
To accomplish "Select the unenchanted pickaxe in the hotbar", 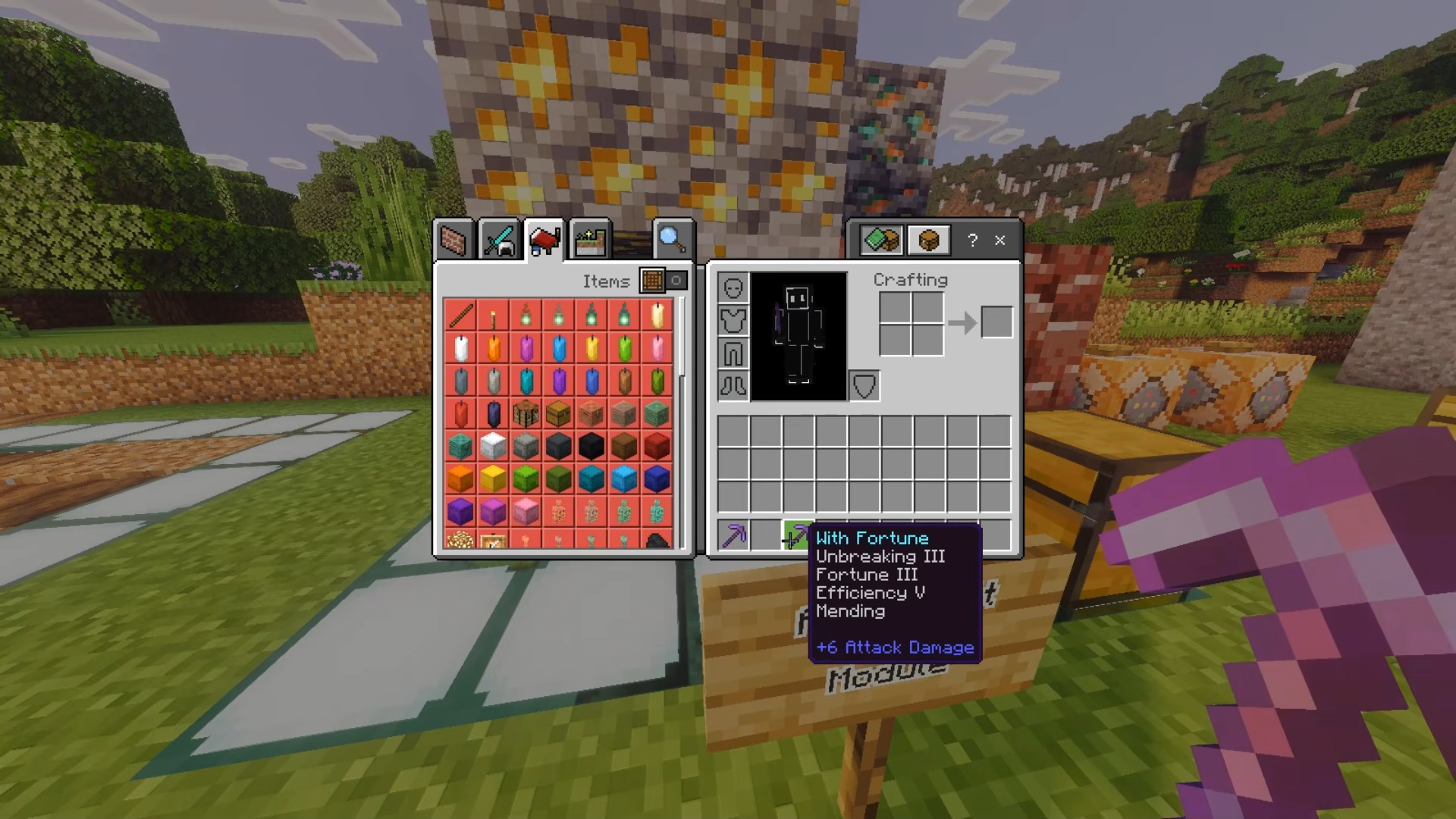I will 733,536.
